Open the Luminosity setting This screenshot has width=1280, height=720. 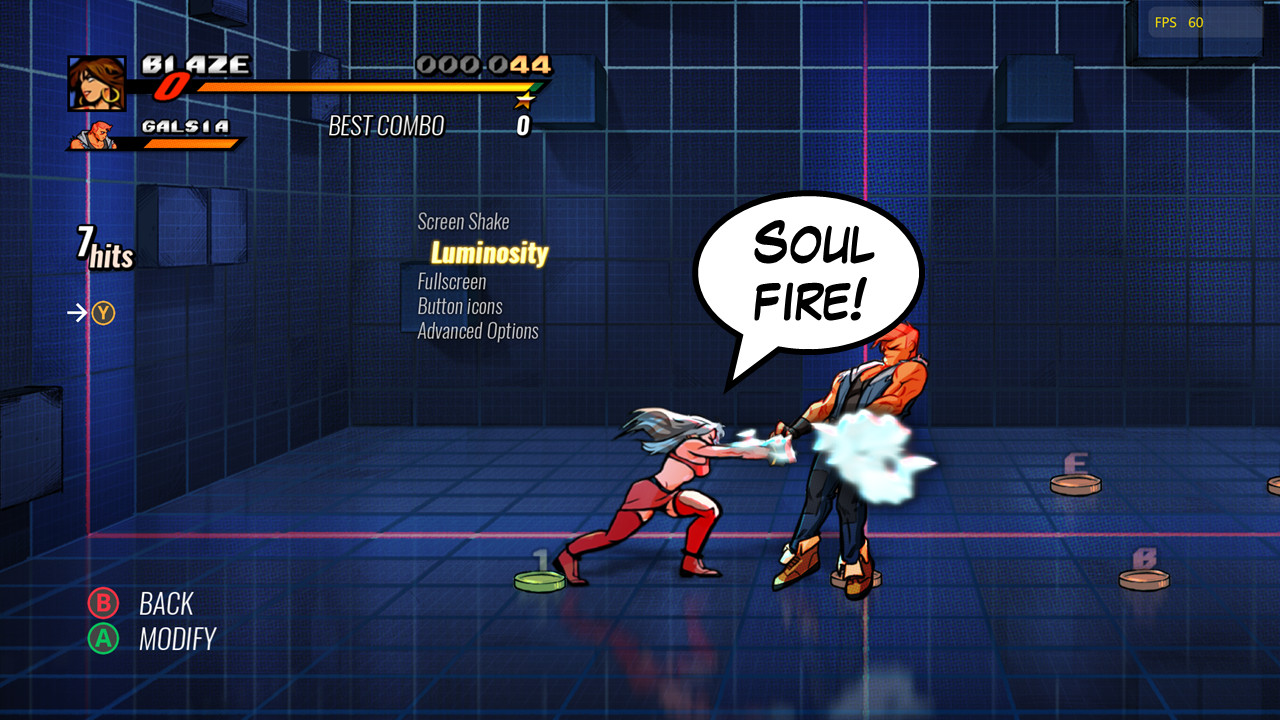(x=488, y=252)
